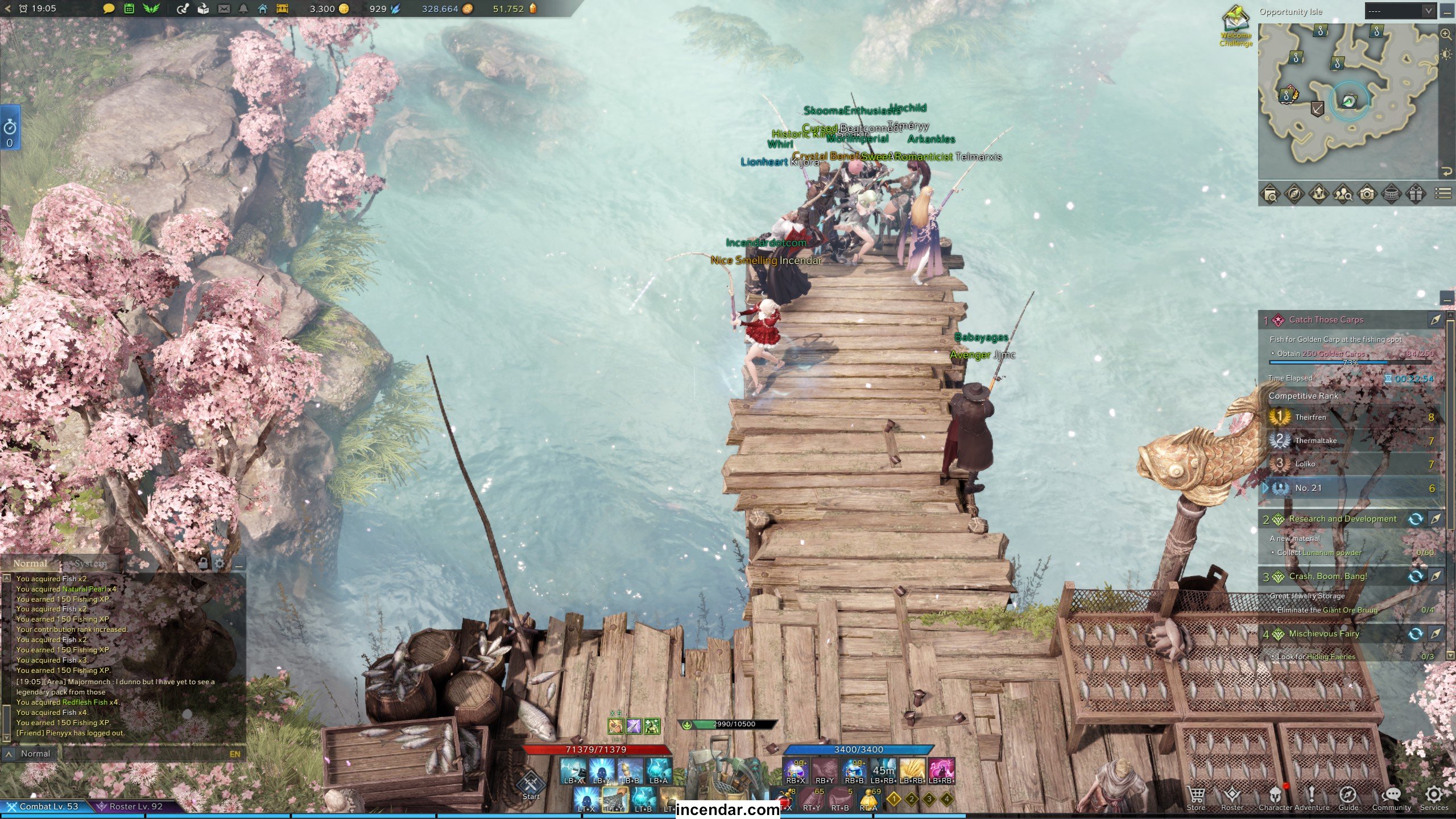The height and width of the screenshot is (819, 1456).
Task: Open the Community menu
Action: coord(1391,796)
